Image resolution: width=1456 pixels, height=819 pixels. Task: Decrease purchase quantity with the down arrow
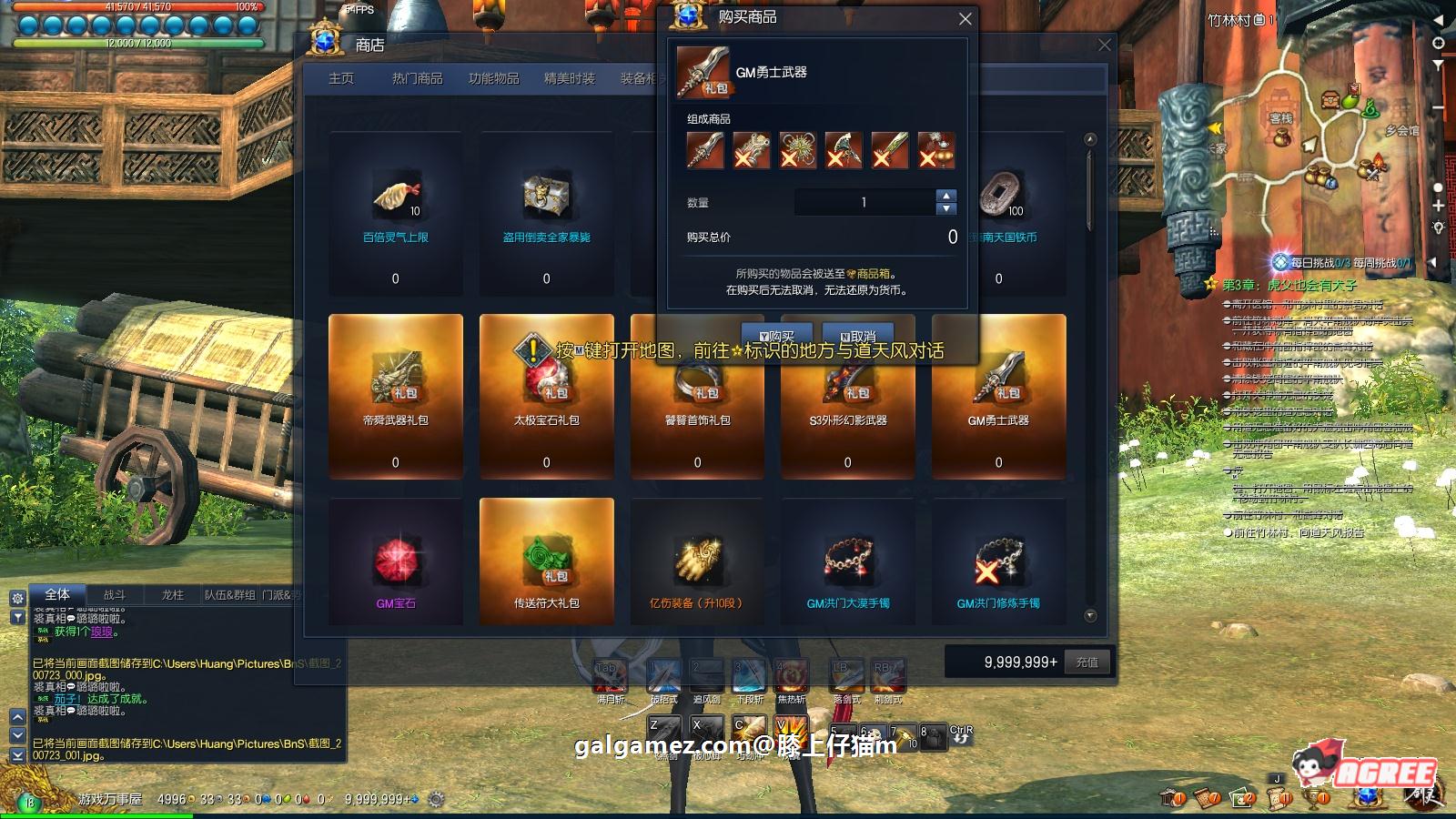946,208
